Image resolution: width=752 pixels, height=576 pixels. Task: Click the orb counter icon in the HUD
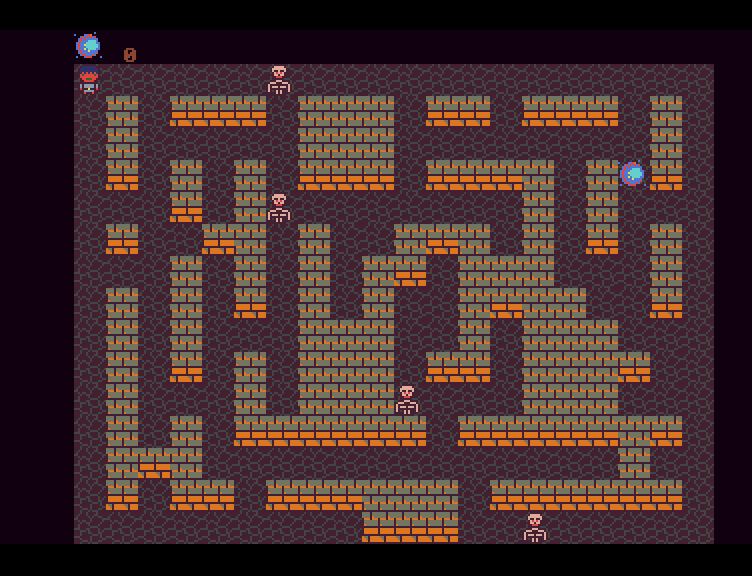click(x=88, y=46)
